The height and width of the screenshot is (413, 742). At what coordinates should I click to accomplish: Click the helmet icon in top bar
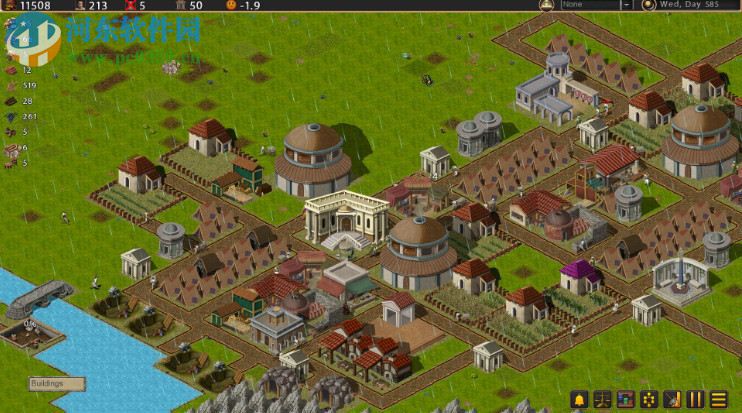click(546, 5)
